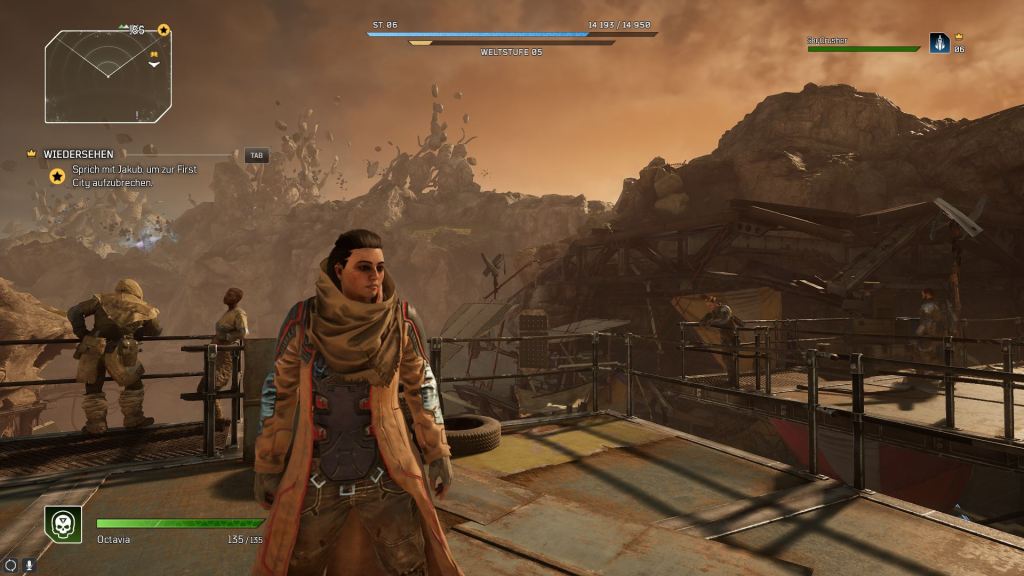Viewport: 1024px width, 576px height.
Task: Click the teammate's blue class portrait icon
Action: pos(939,43)
